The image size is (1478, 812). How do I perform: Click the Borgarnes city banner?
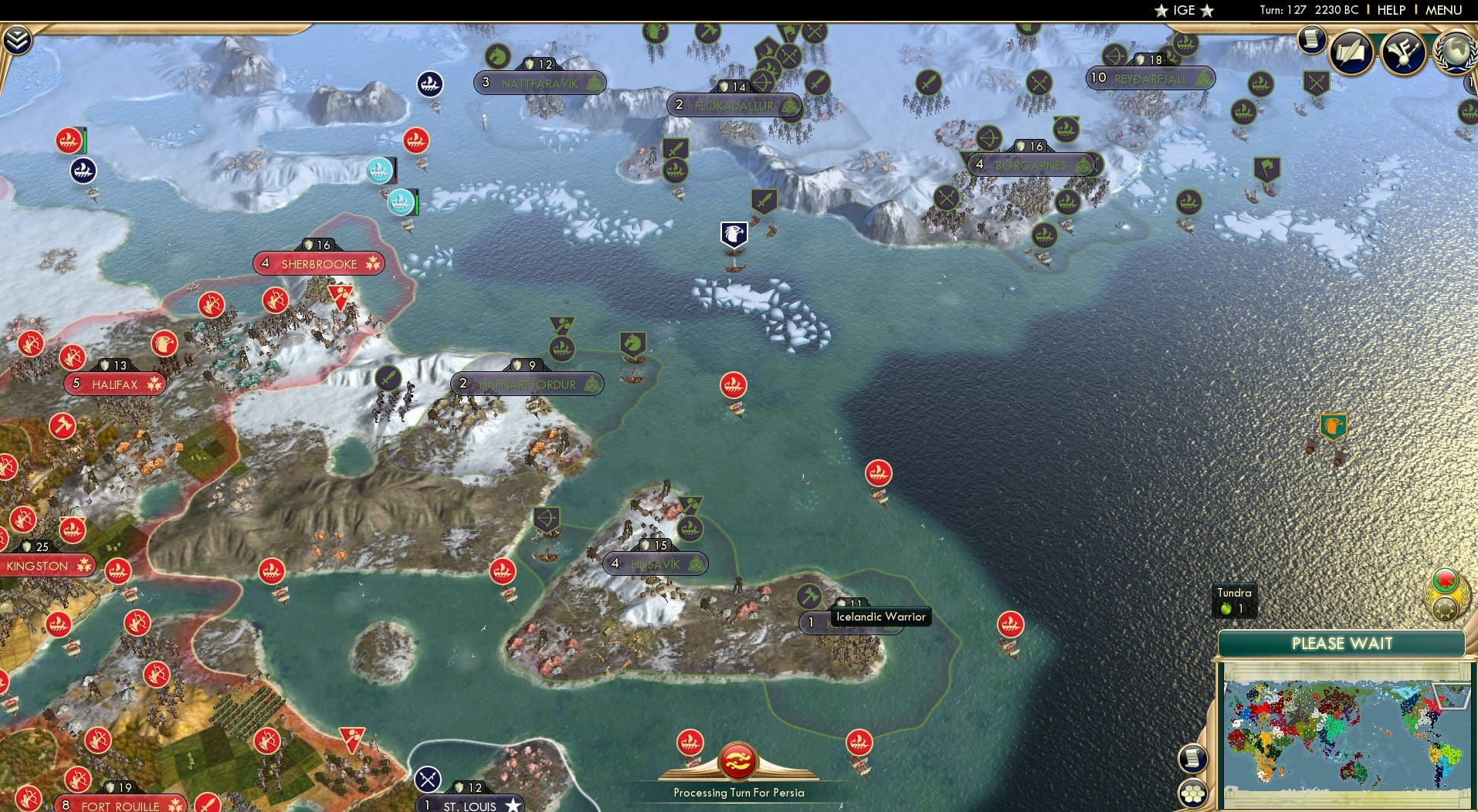[1032, 164]
